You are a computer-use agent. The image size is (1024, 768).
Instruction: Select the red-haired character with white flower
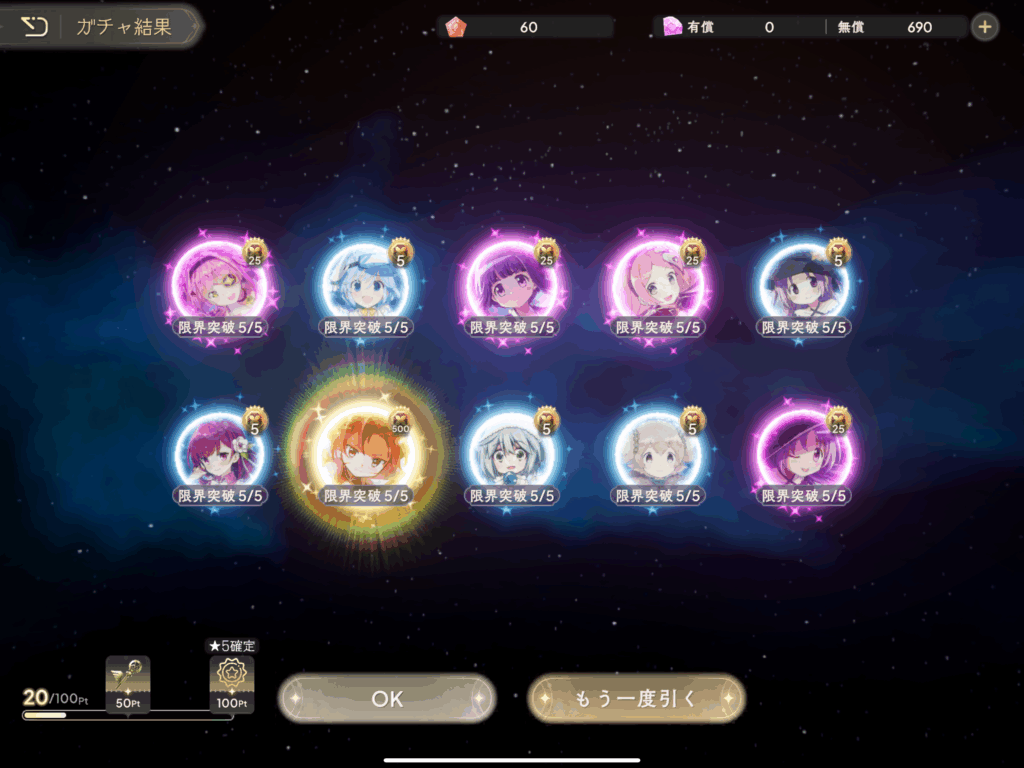[220, 453]
